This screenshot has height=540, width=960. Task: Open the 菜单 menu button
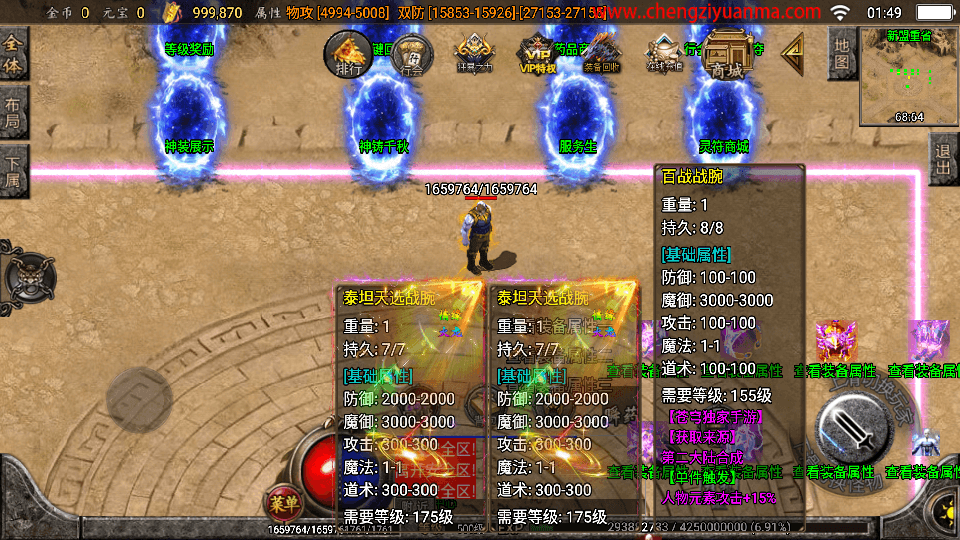(283, 500)
